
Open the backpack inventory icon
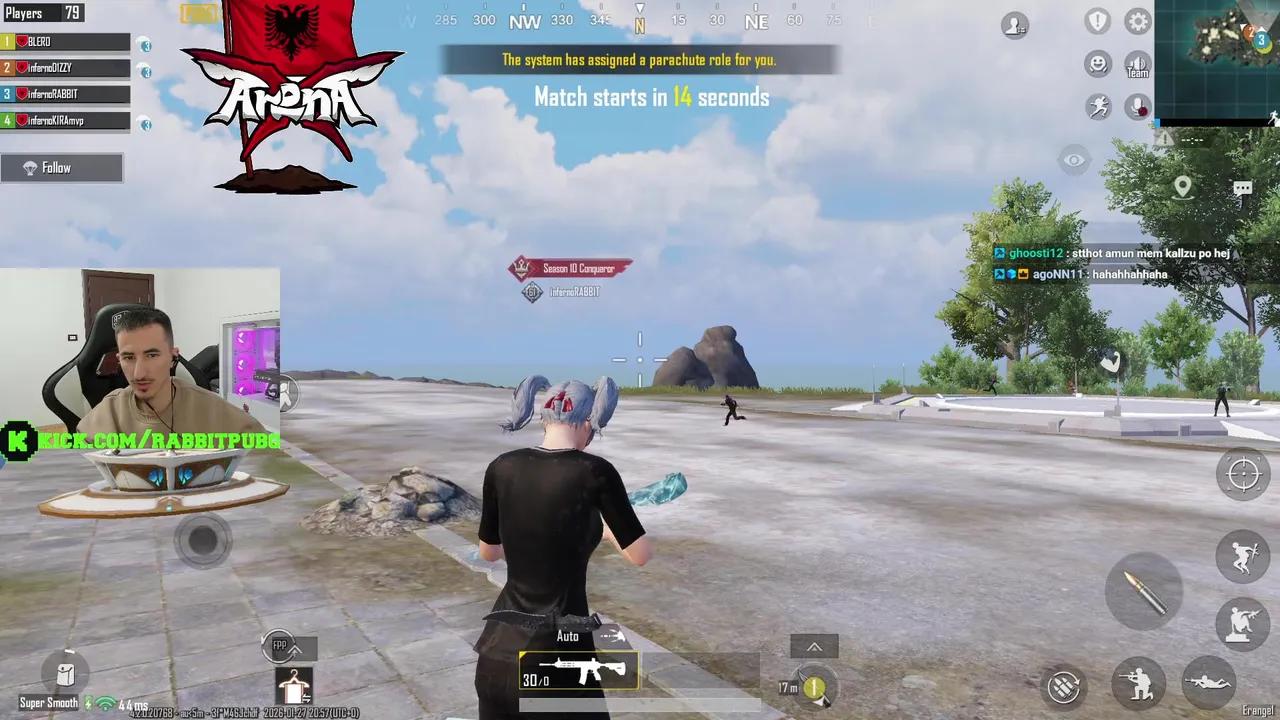[x=64, y=675]
